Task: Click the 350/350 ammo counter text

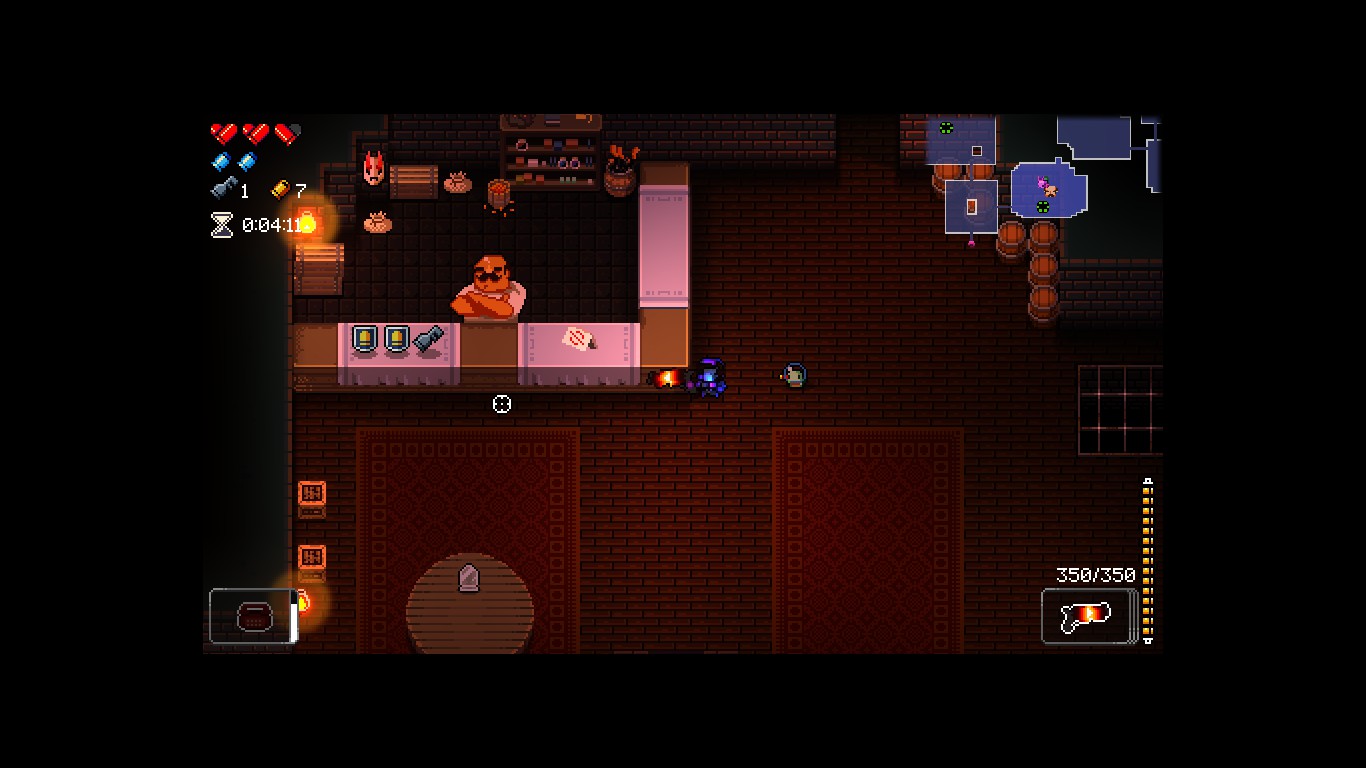Action: [x=1095, y=575]
